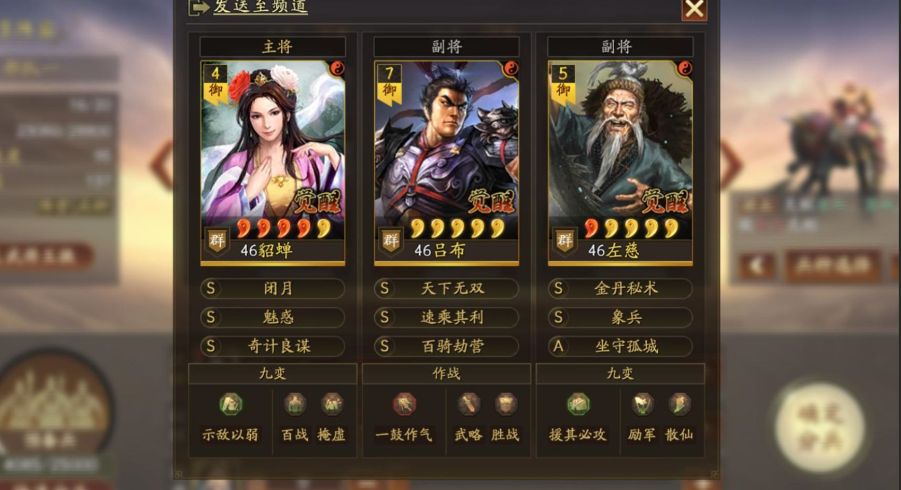Inspect the 胜战 tactic icon
The width and height of the screenshot is (901, 490).
(506, 404)
